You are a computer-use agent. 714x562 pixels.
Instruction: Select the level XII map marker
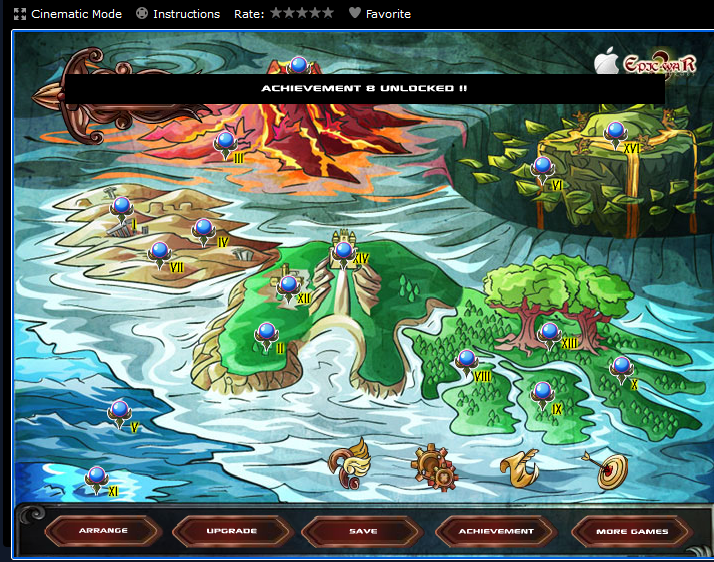click(288, 287)
